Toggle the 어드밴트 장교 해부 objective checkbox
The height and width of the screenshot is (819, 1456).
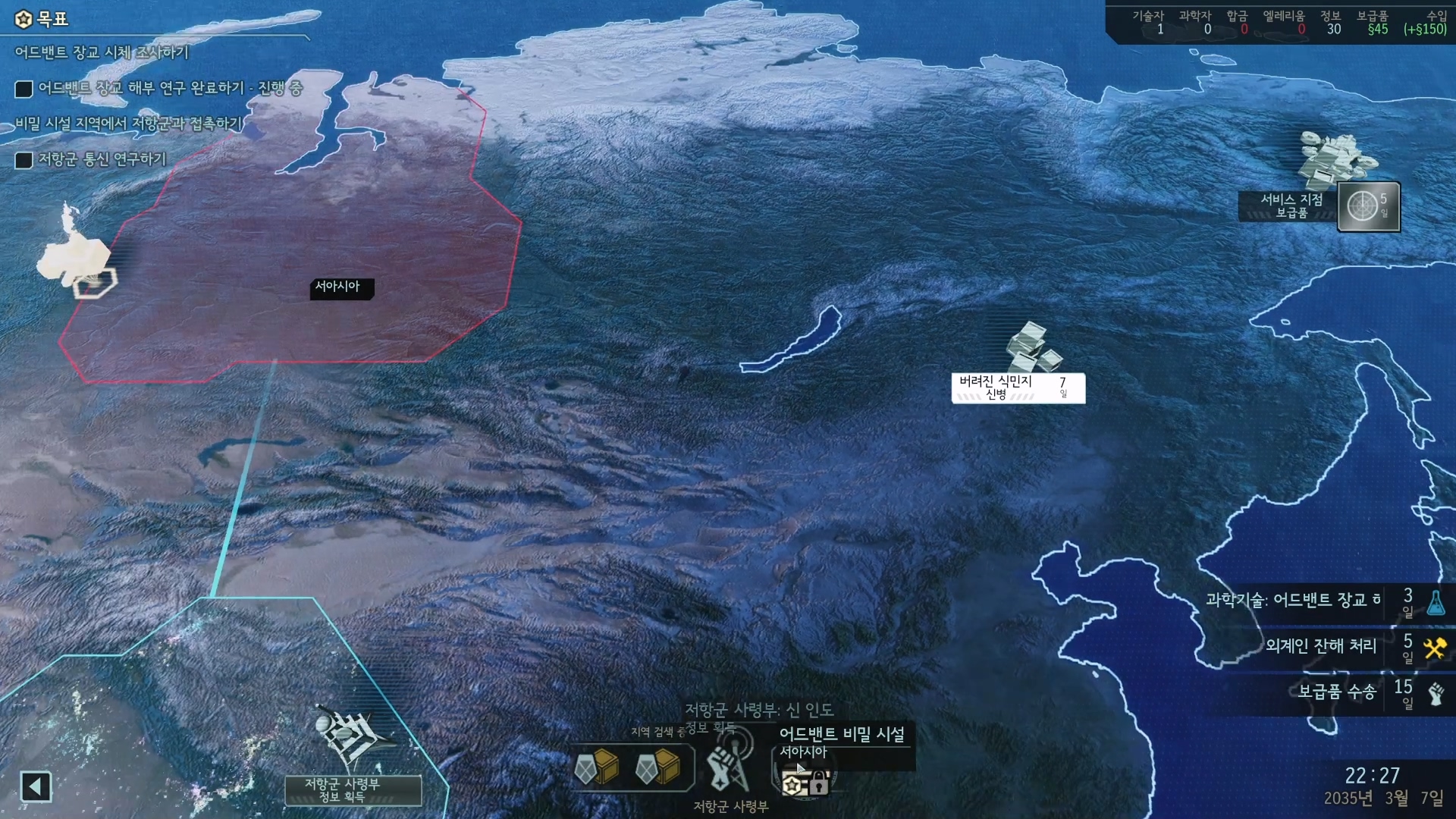[24, 89]
